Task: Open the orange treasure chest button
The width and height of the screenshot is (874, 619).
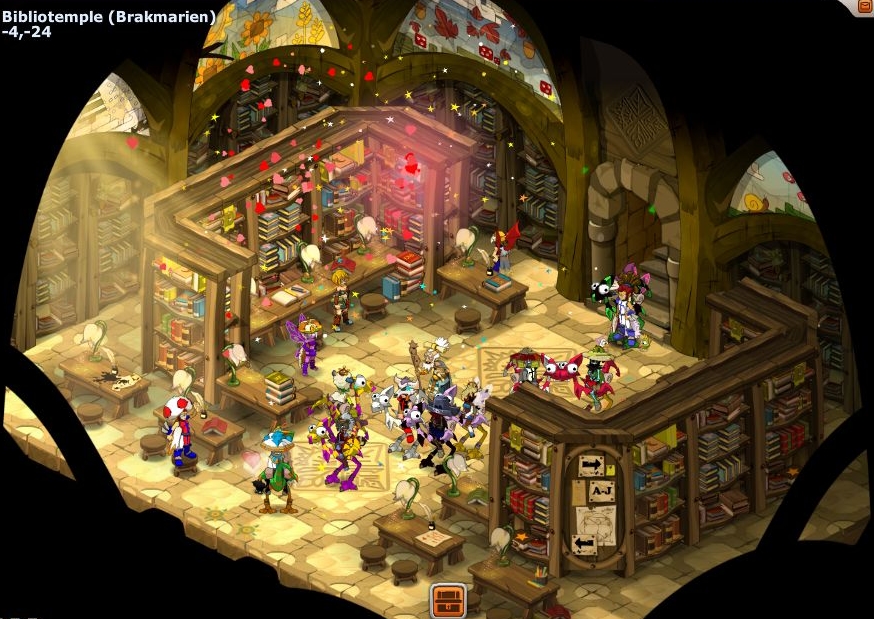Action: pyautogui.click(x=449, y=600)
